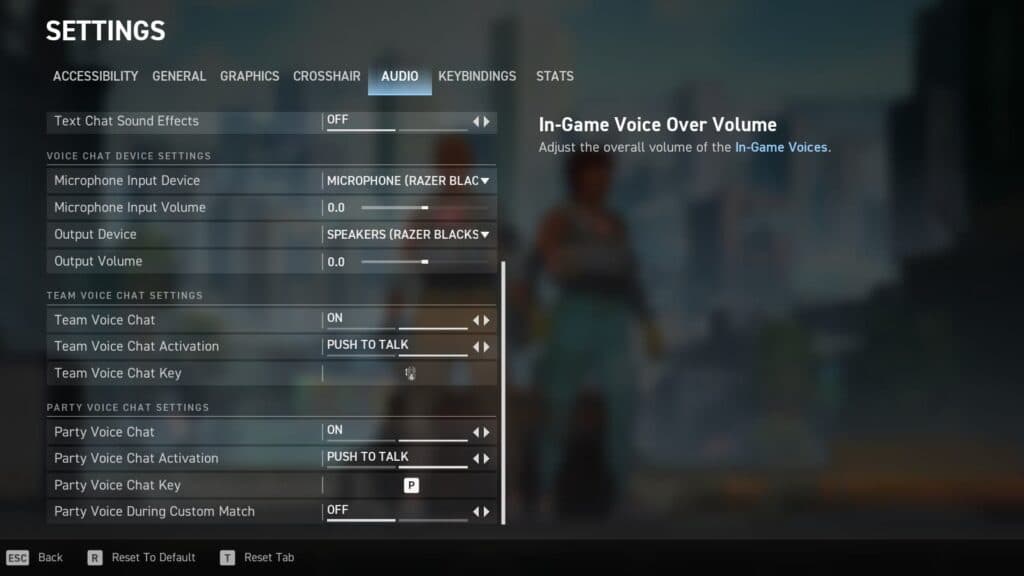Show the Stats tab
1024x576 pixels.
[554, 76]
